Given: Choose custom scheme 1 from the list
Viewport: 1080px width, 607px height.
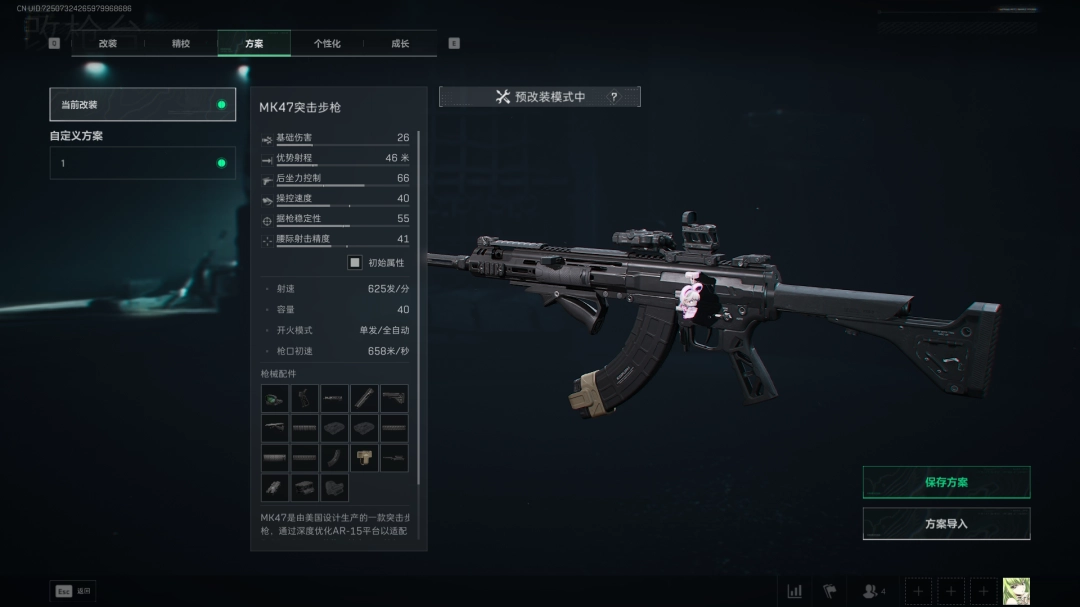Looking at the screenshot, I should [x=143, y=163].
